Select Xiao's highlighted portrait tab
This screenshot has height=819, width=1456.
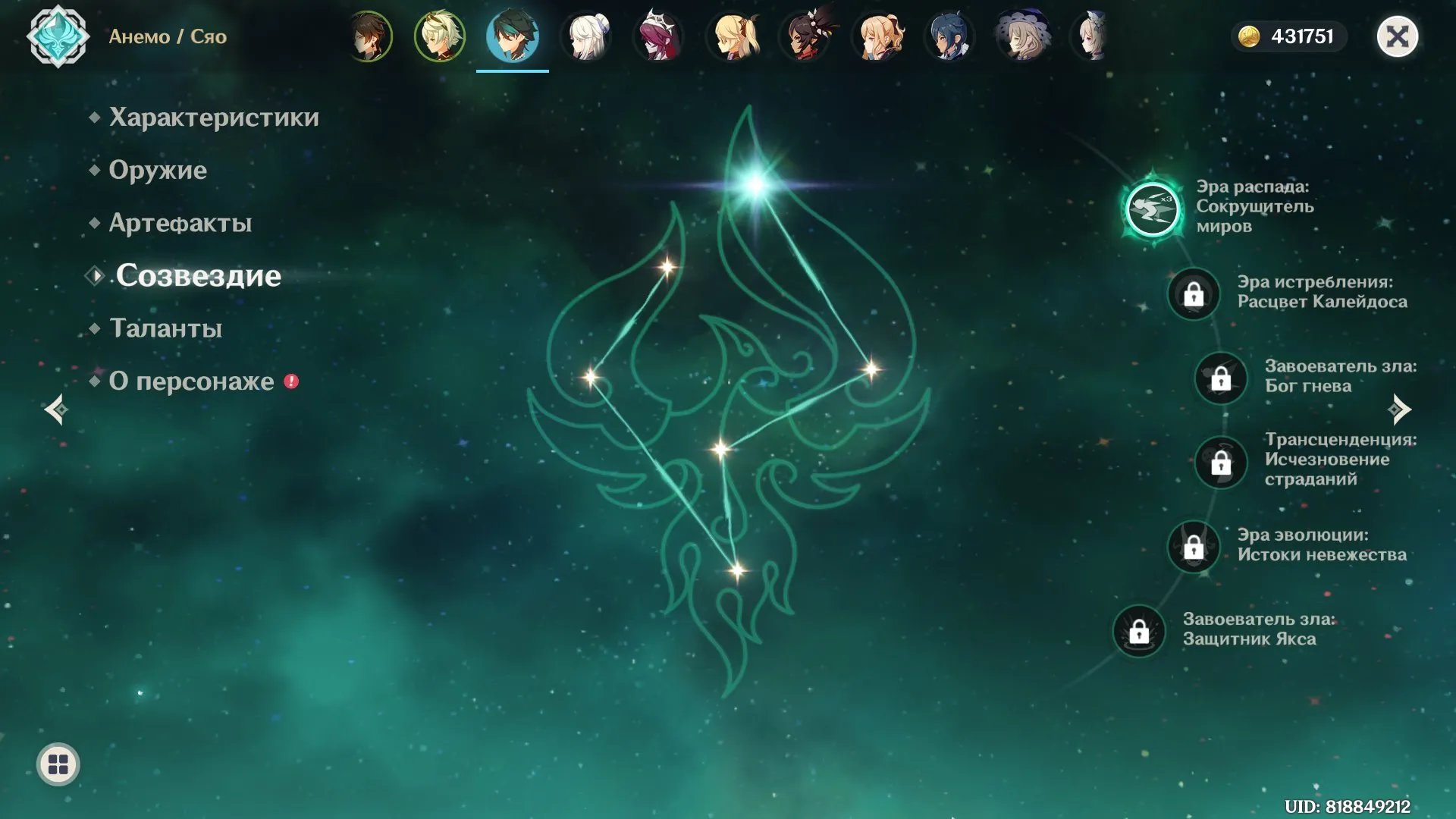tap(513, 36)
